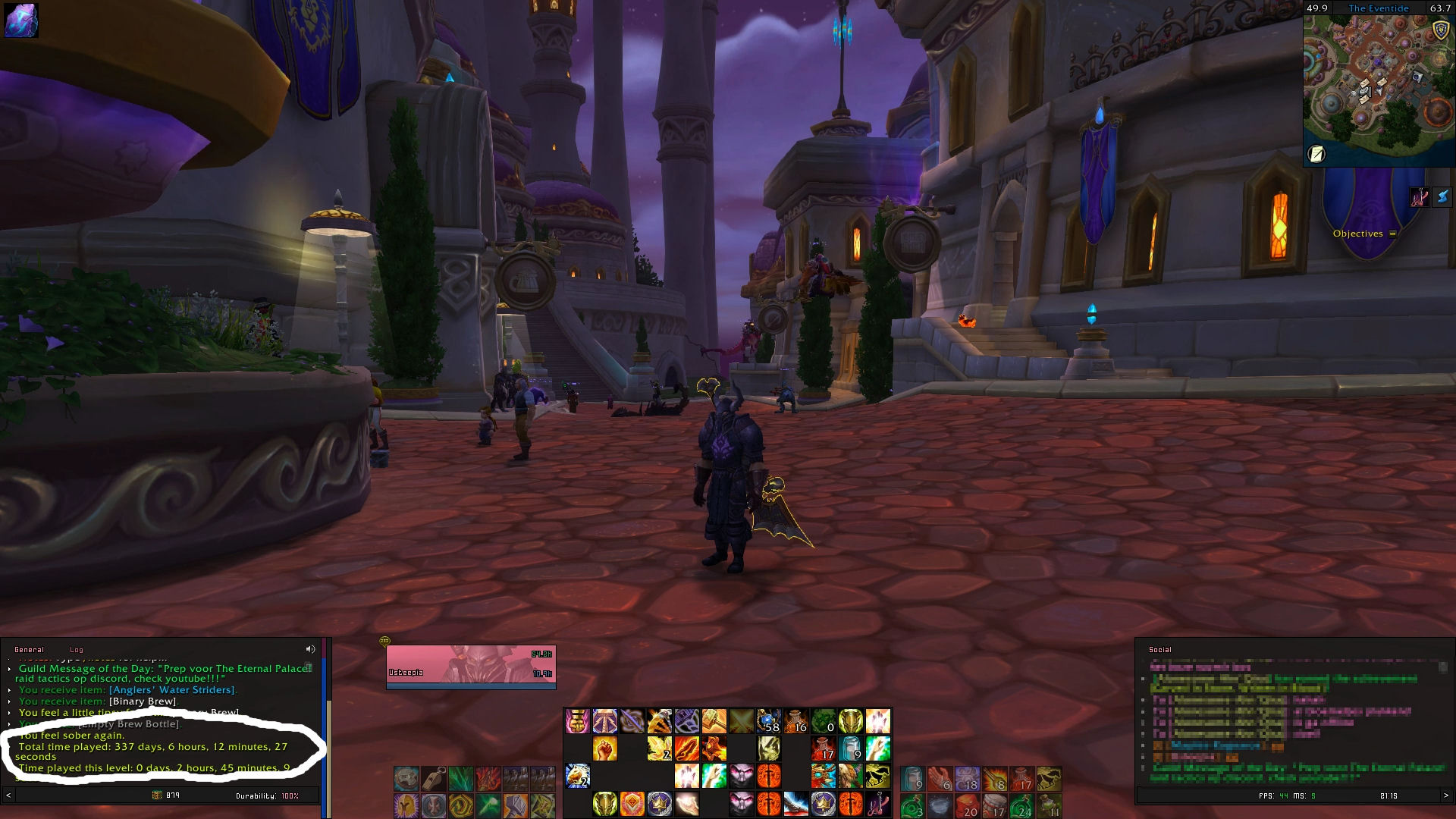Use the whistle item in the left bar
The width and height of the screenshot is (1456, 819).
click(434, 778)
